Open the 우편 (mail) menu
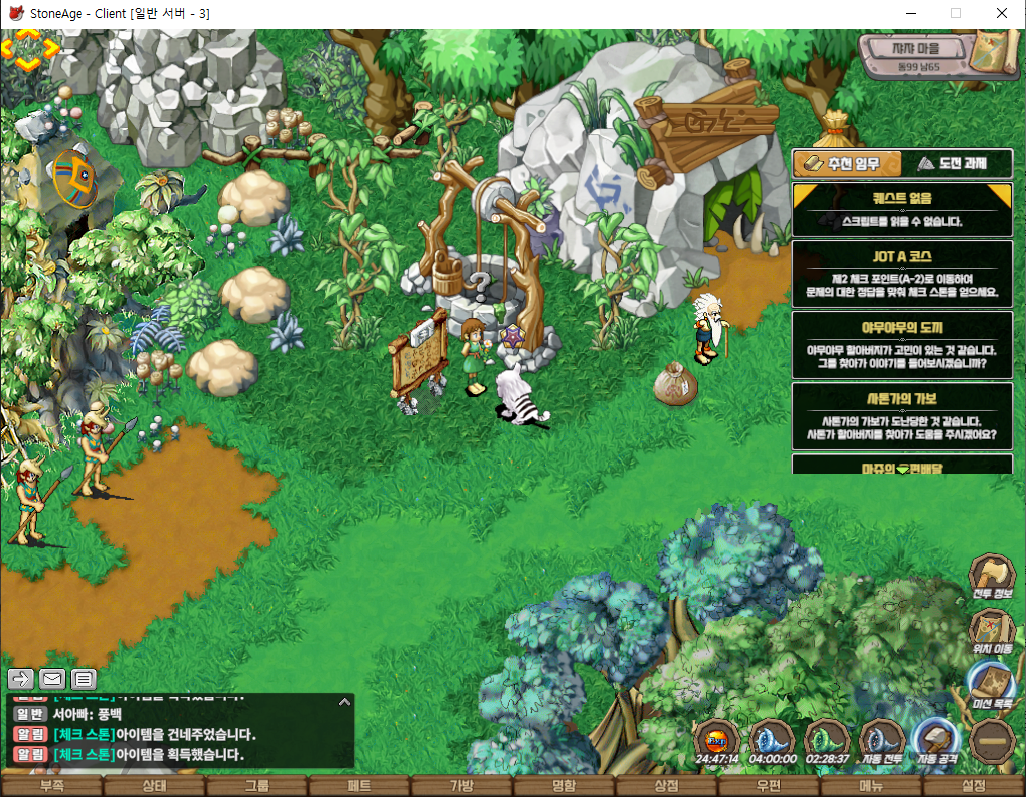1026x797 pixels. pyautogui.click(x=769, y=786)
